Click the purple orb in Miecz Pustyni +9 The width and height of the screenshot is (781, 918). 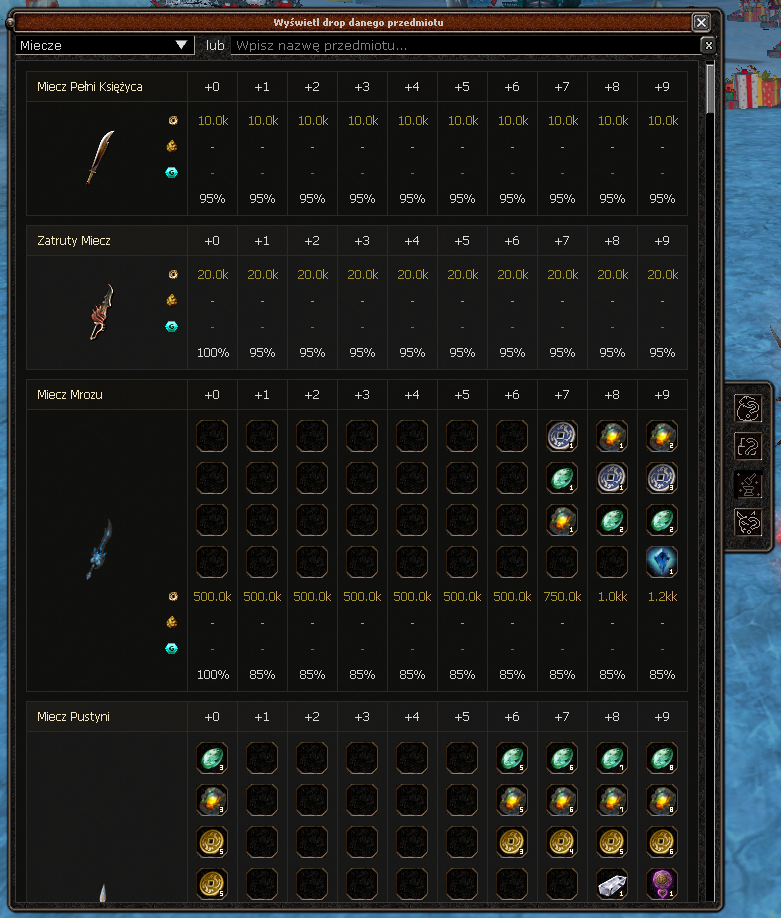(x=661, y=885)
